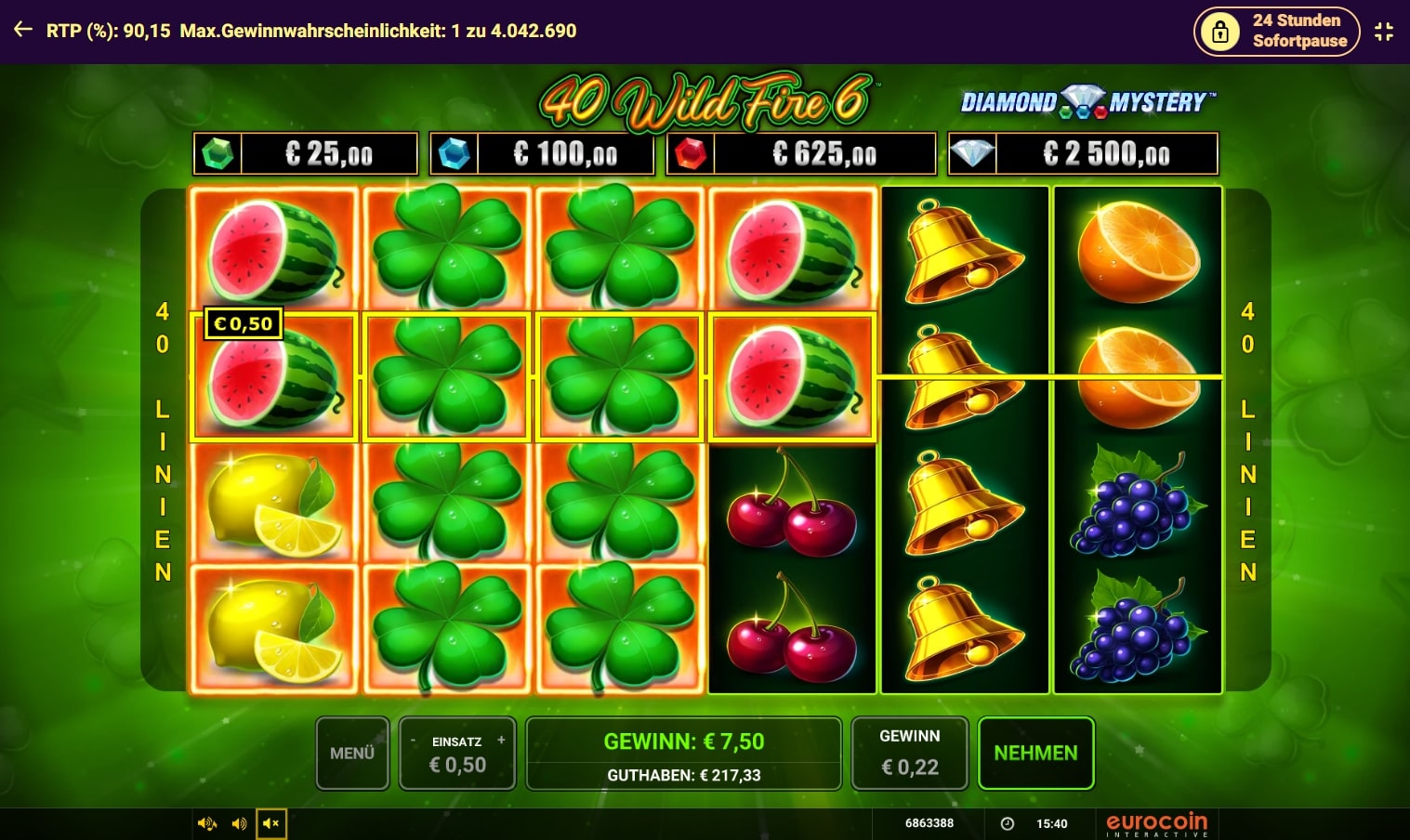Mute all sound with the crossed speaker
1410x840 pixels.
point(271,823)
